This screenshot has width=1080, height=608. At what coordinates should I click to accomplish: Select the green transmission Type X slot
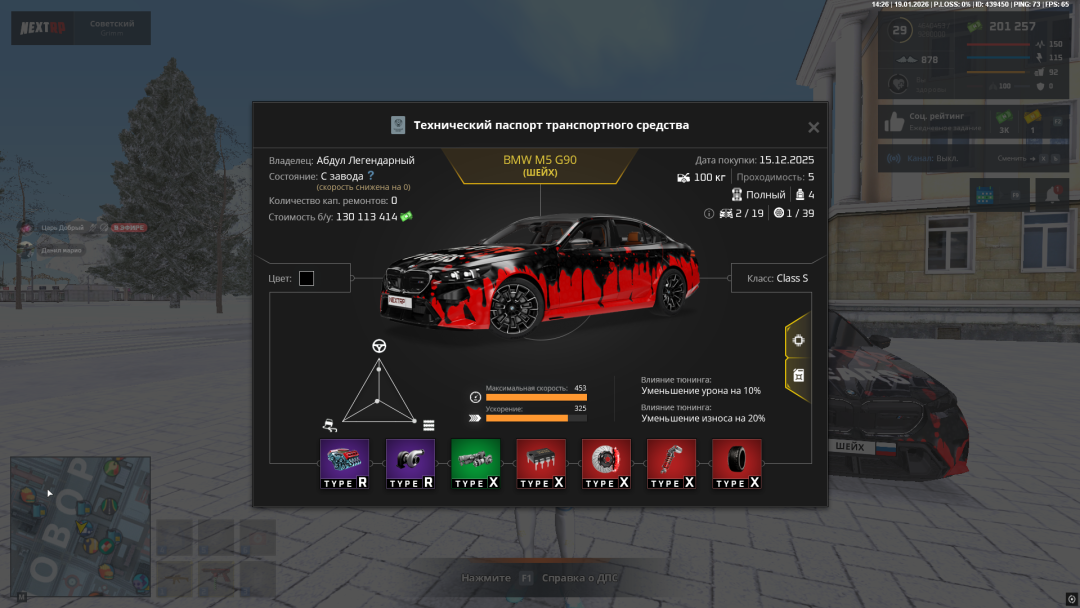tap(475, 463)
